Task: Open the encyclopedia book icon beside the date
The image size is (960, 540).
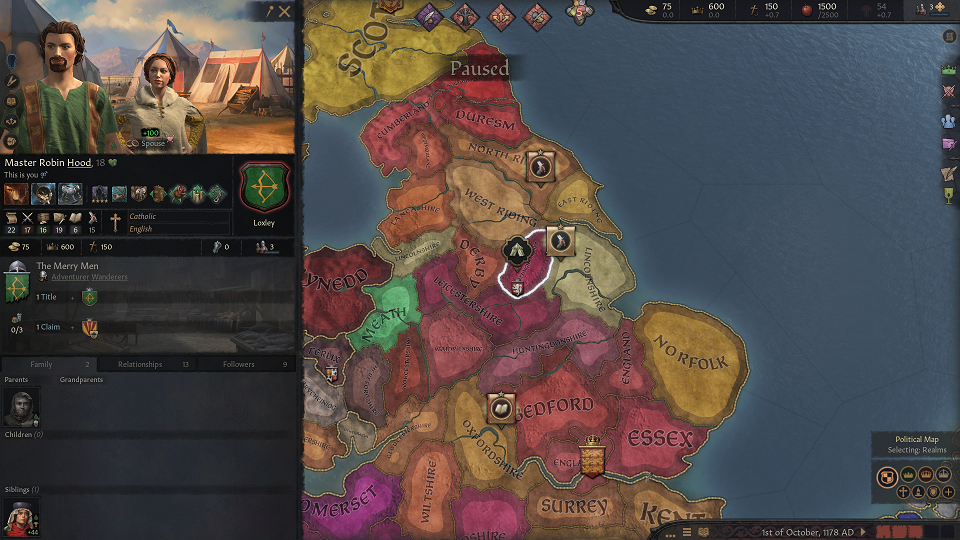Action: [703, 531]
